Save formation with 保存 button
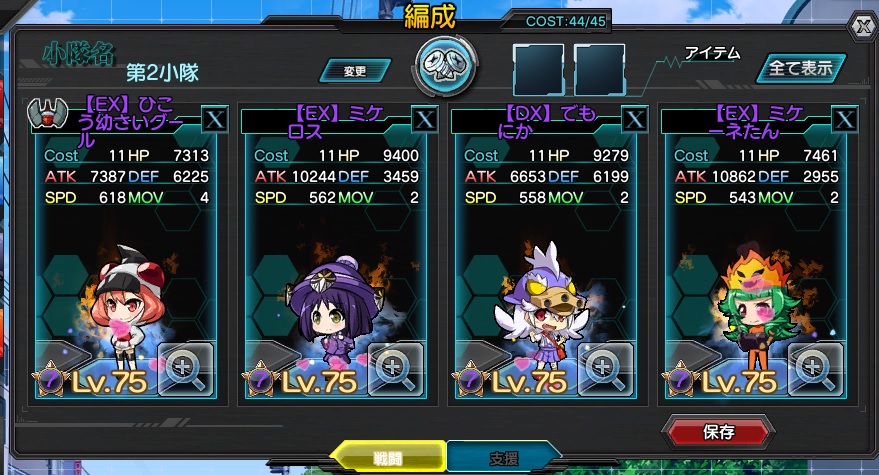The image size is (879, 475). click(719, 432)
